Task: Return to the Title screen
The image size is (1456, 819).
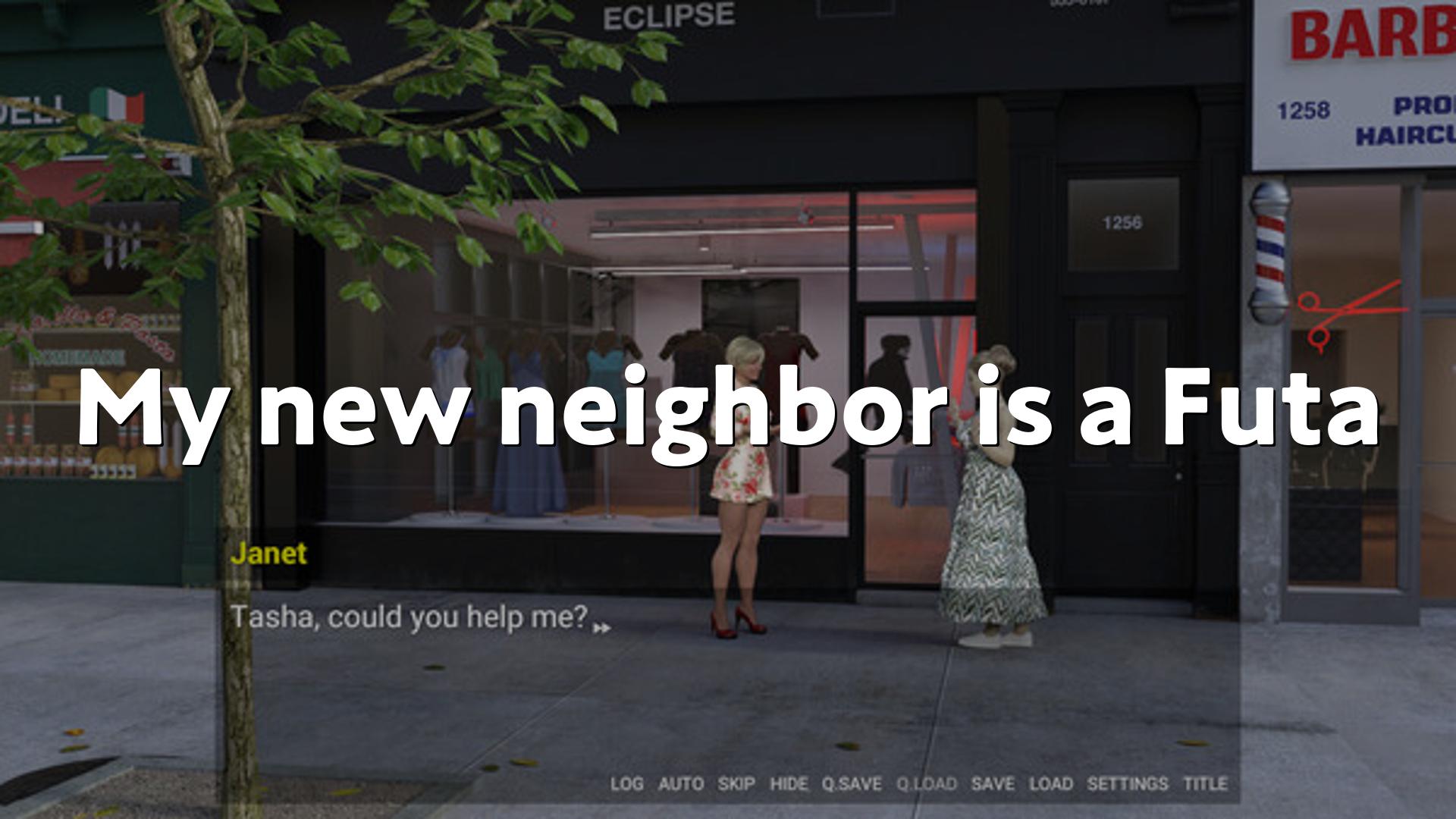Action: click(x=1205, y=784)
